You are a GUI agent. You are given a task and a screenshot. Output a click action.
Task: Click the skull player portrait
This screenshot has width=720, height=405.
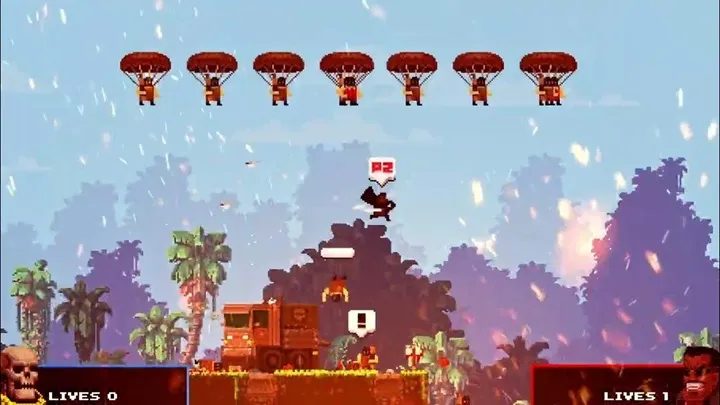(x=19, y=376)
